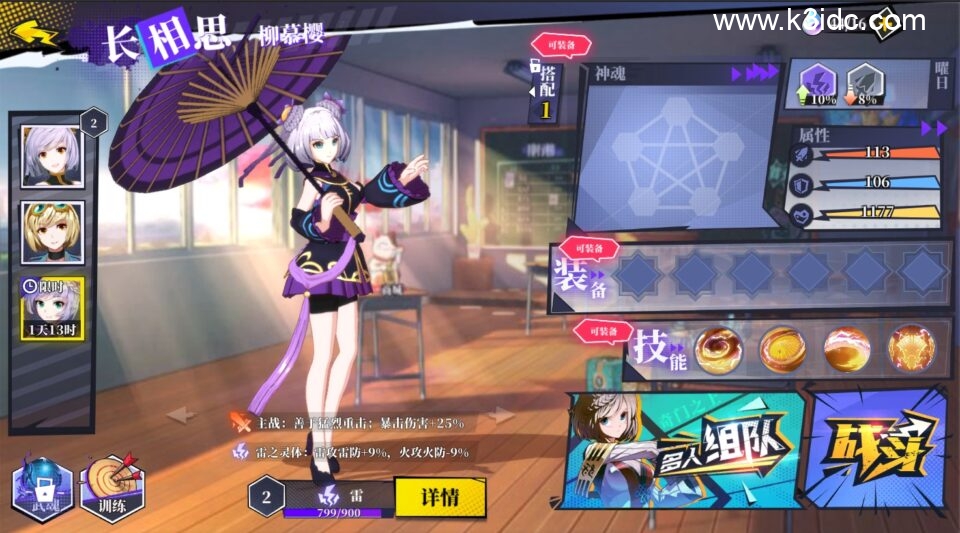The width and height of the screenshot is (960, 533).
Task: Open 多人组队 multiplayer team mode
Action: tap(690, 448)
